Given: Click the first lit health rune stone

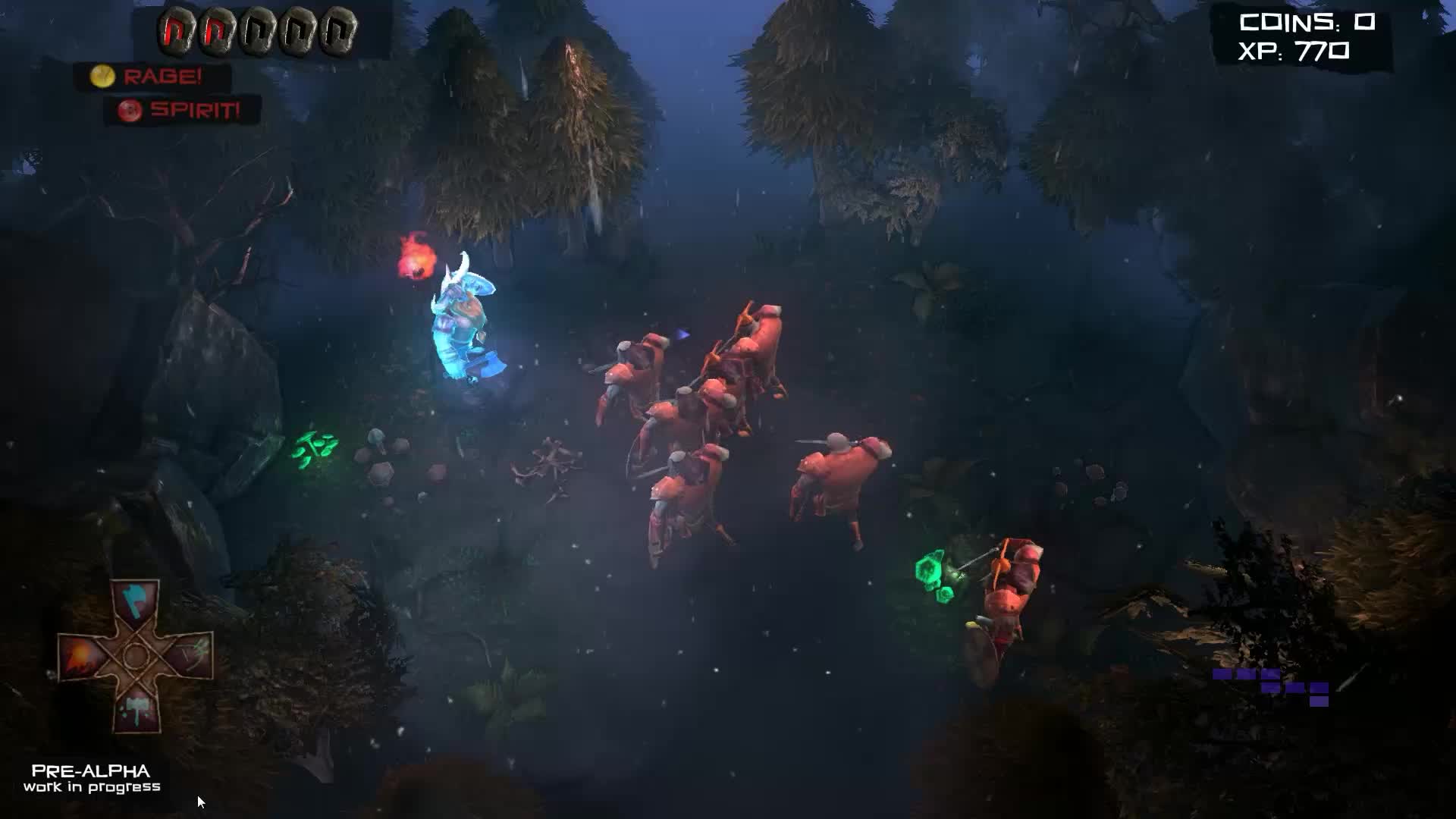Looking at the screenshot, I should click(x=174, y=30).
